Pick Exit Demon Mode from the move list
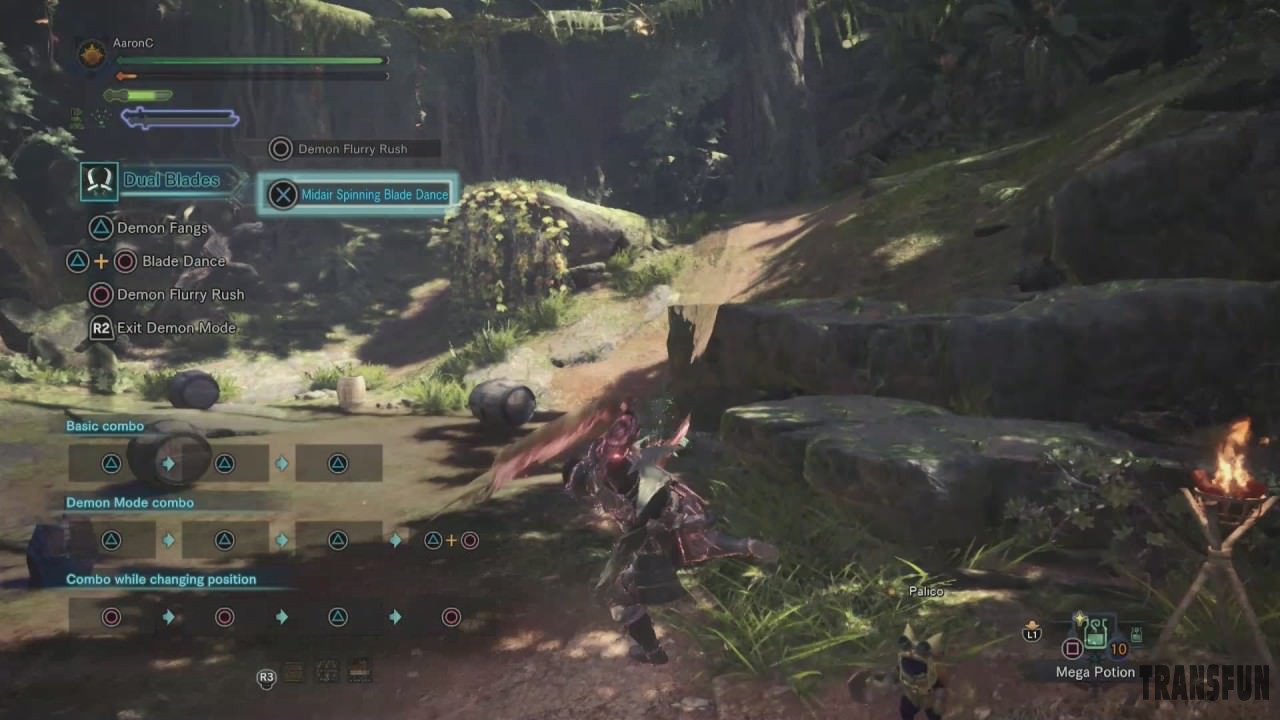Screen dimensions: 1280x720 pos(175,328)
